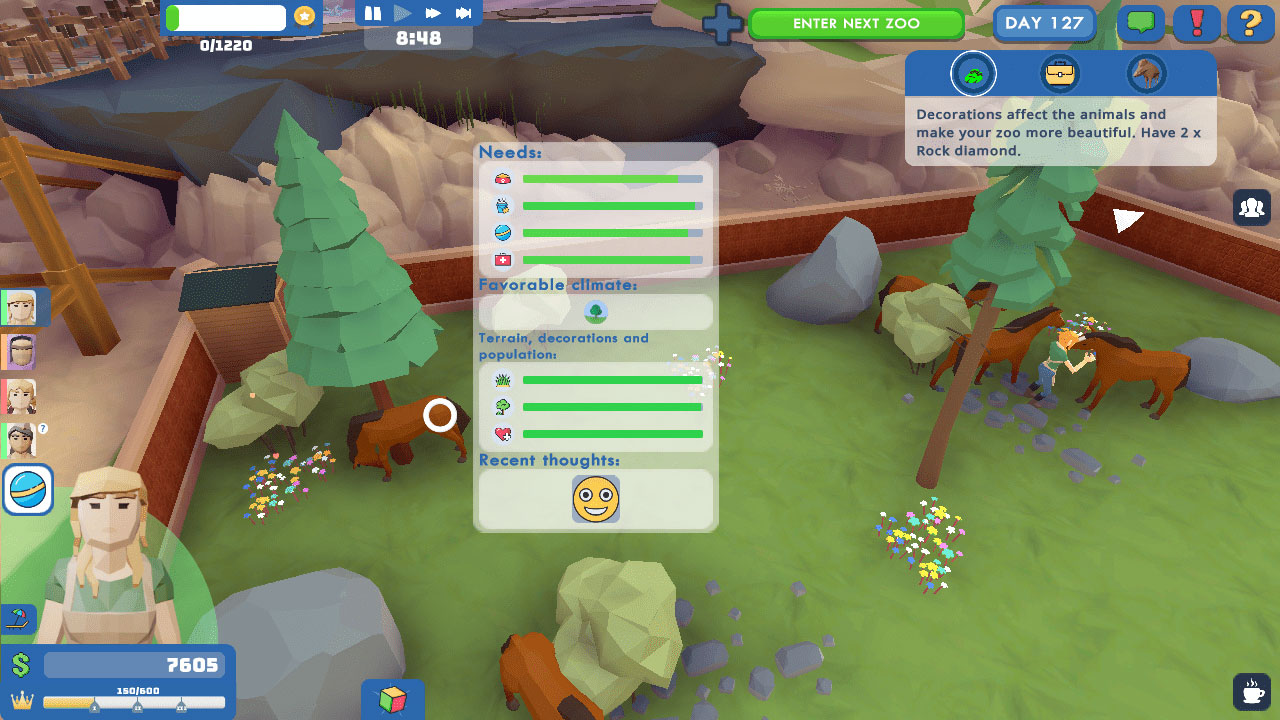The image size is (1280, 720).
Task: Open the chat messages bubble icon
Action: (x=1141, y=22)
